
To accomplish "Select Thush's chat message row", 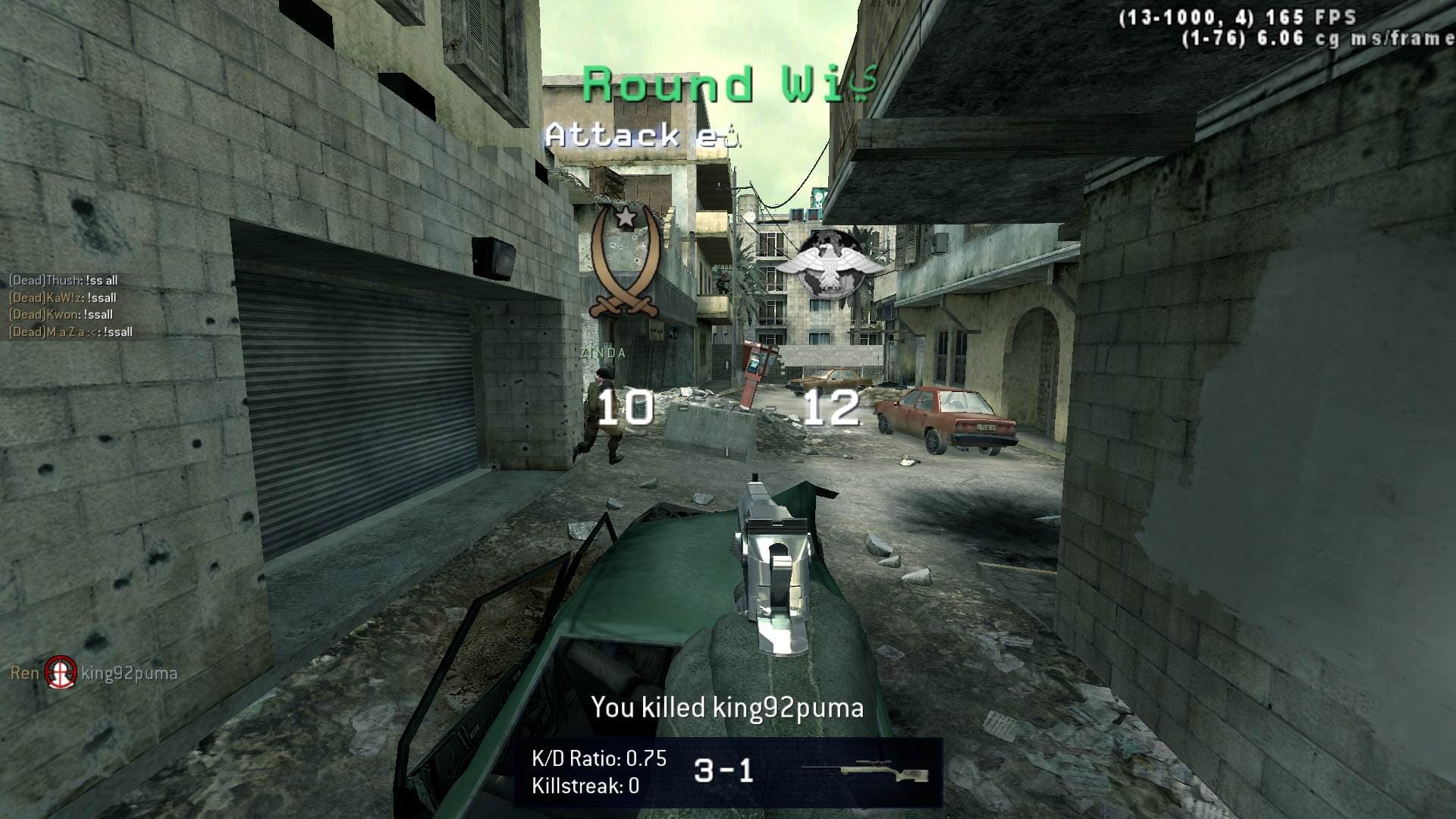I will pos(64,281).
